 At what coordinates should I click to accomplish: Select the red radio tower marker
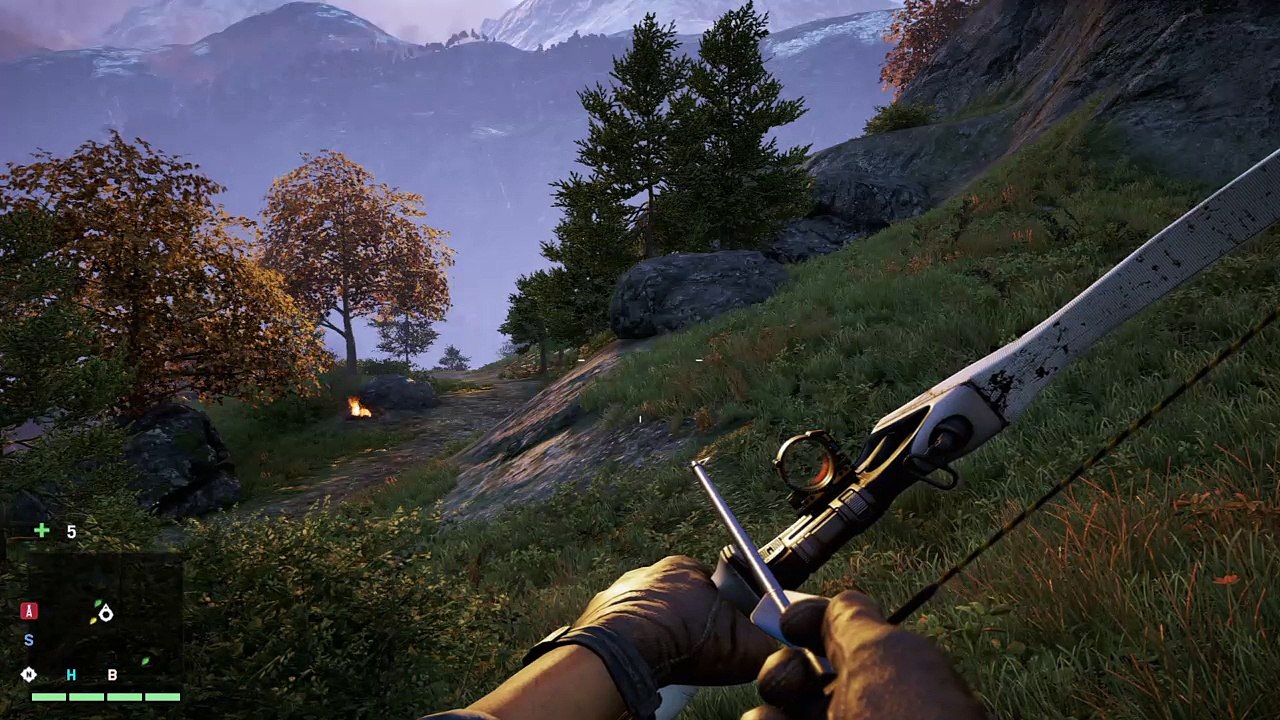click(29, 611)
